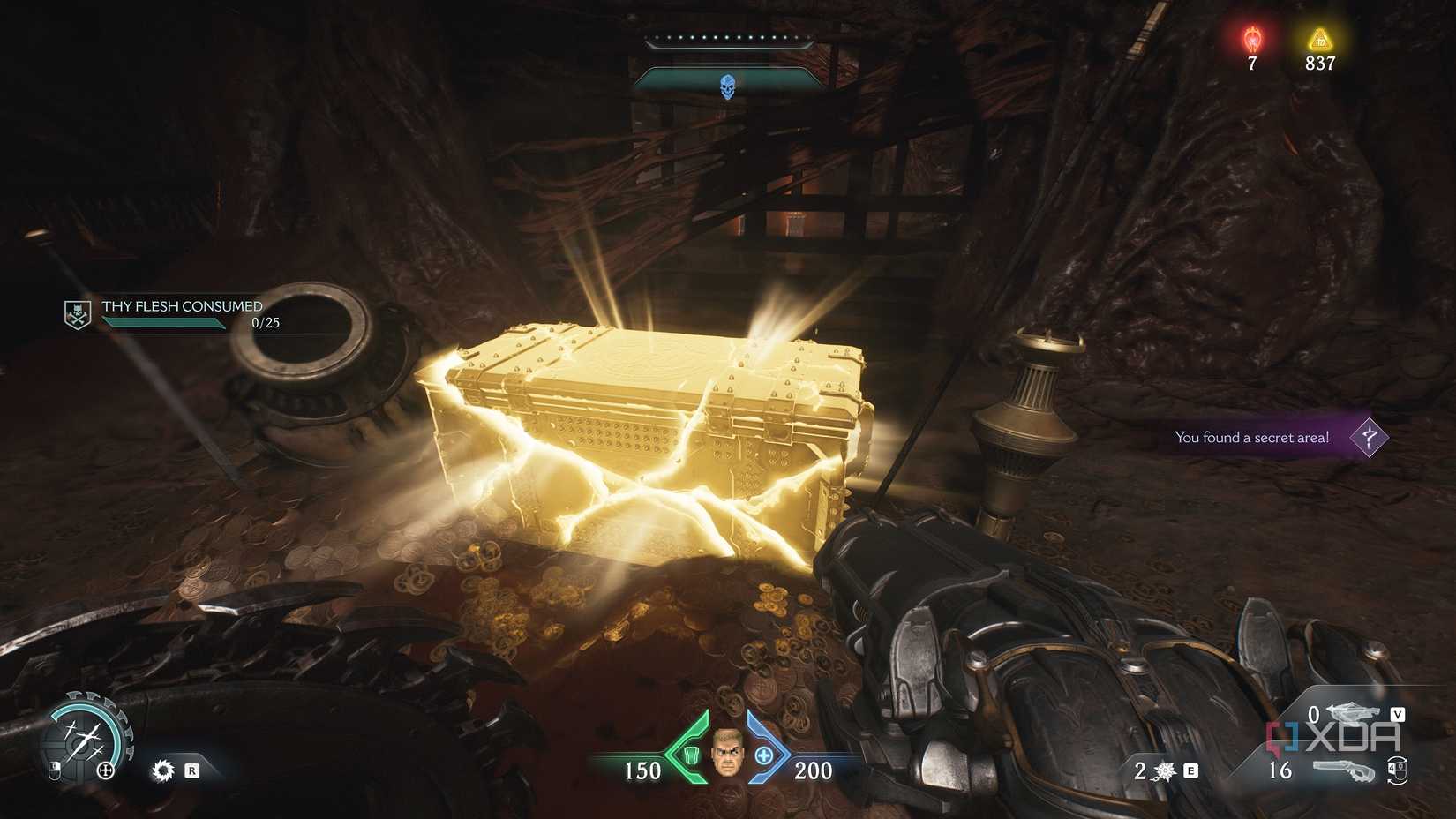Toggle the mouse button prompt on the weapon wheel
This screenshot has width=1456, height=819.
[x=54, y=771]
